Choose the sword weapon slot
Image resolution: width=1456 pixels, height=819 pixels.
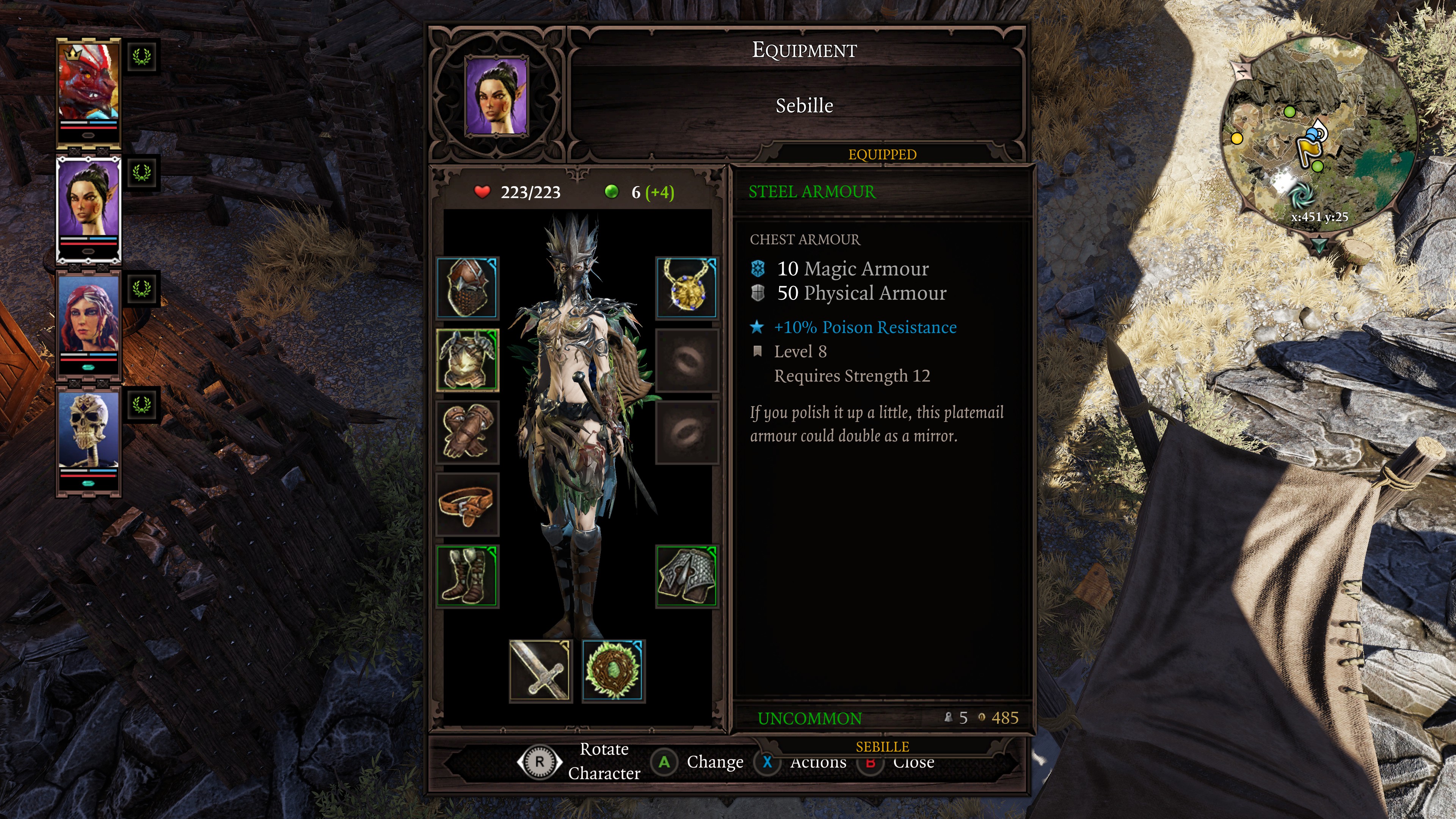click(x=540, y=671)
